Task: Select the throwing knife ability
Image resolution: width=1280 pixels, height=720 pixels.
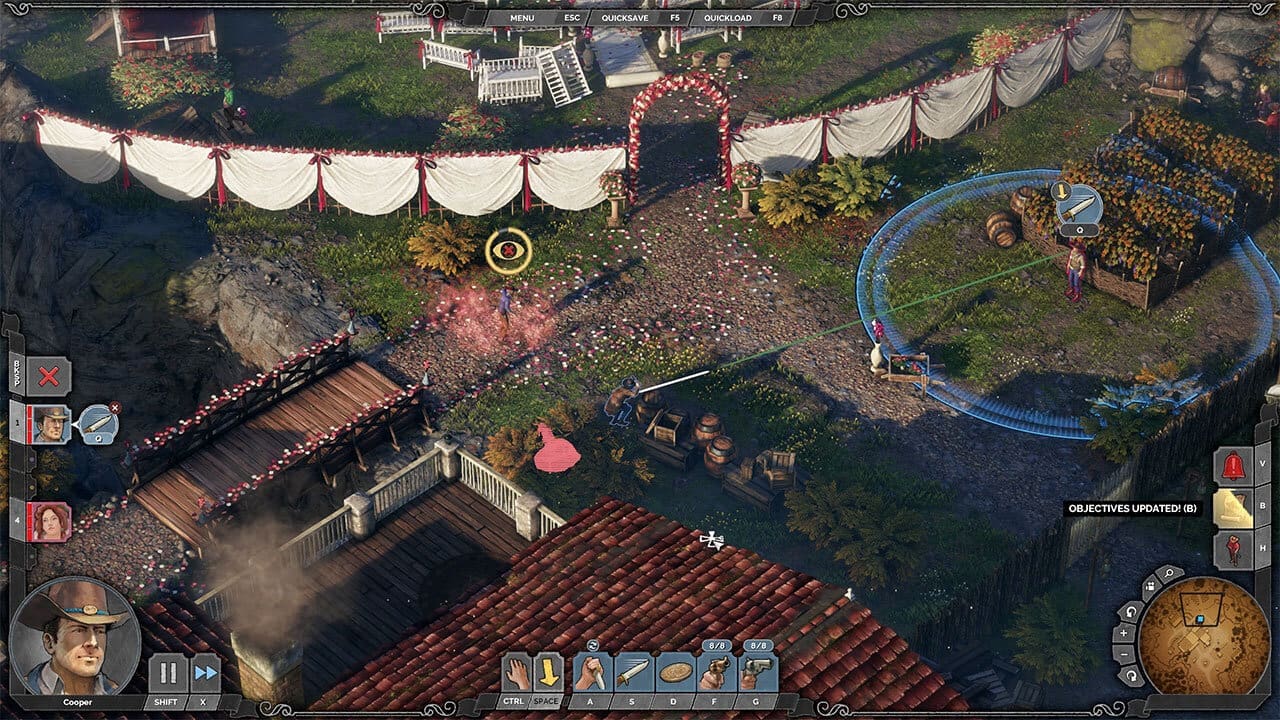Action: coord(634,672)
